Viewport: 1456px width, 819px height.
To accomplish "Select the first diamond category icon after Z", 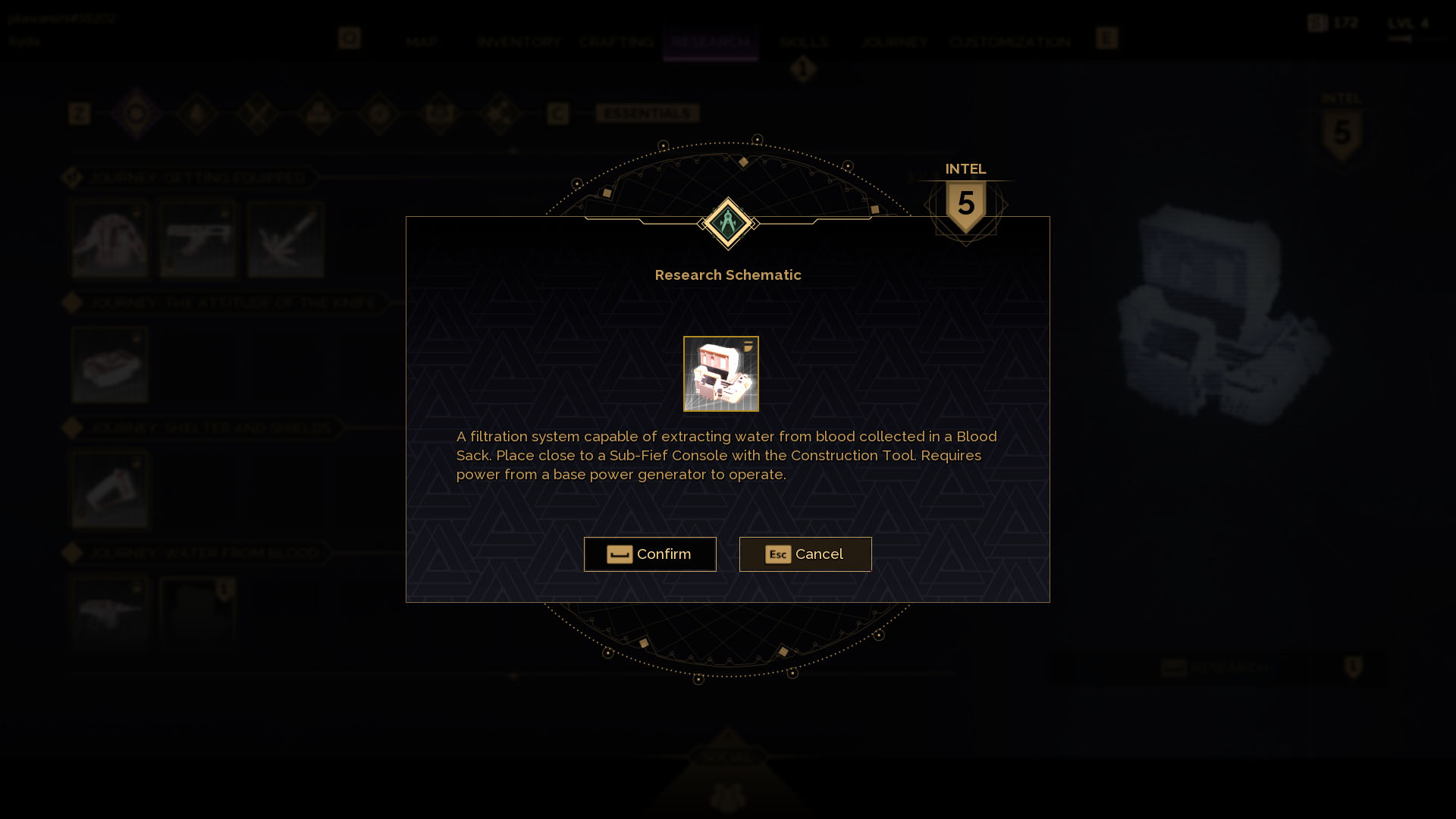I will pos(137,114).
